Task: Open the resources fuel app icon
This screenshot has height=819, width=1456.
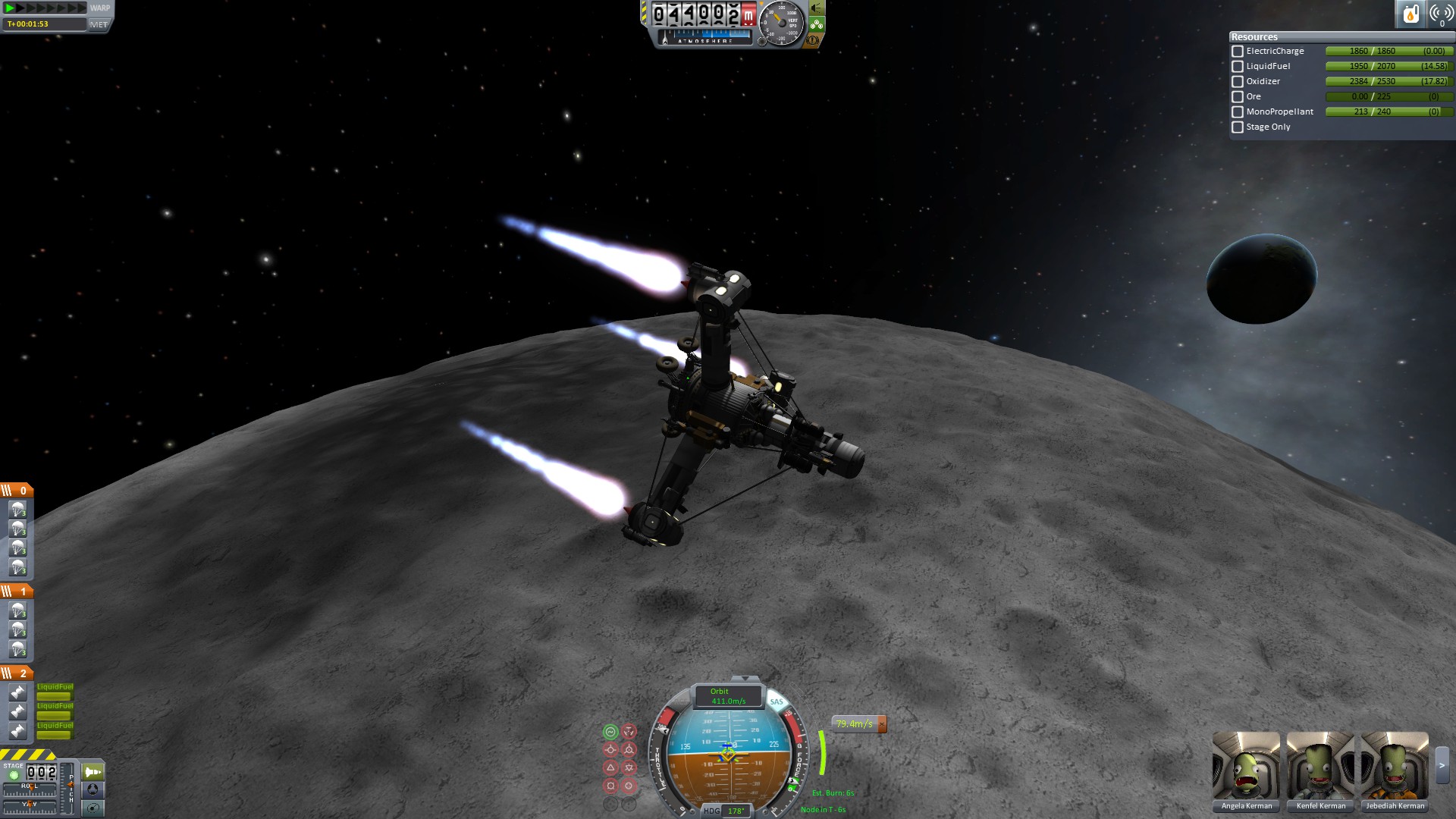Action: pos(1410,14)
